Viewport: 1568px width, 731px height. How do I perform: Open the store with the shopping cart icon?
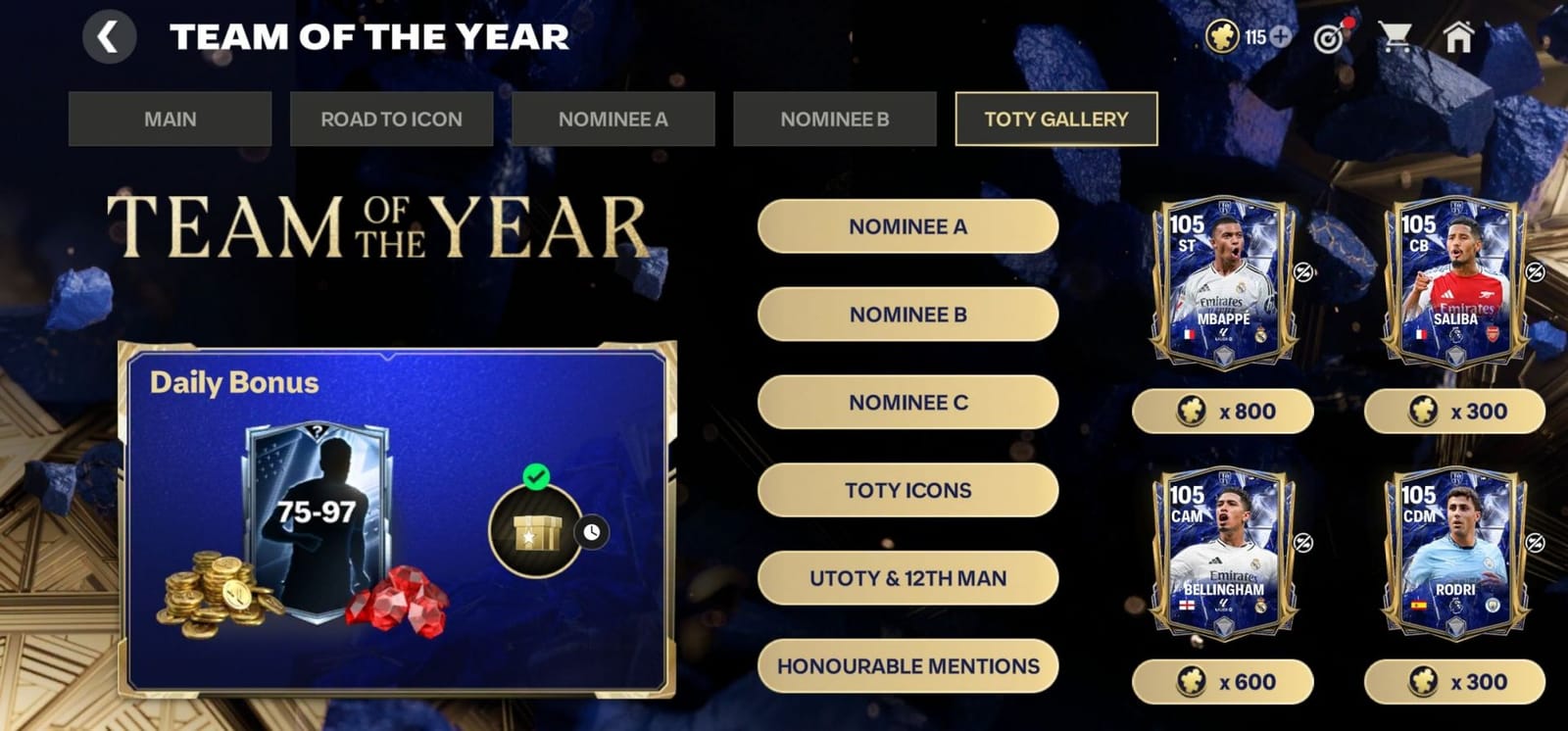pos(1396,37)
